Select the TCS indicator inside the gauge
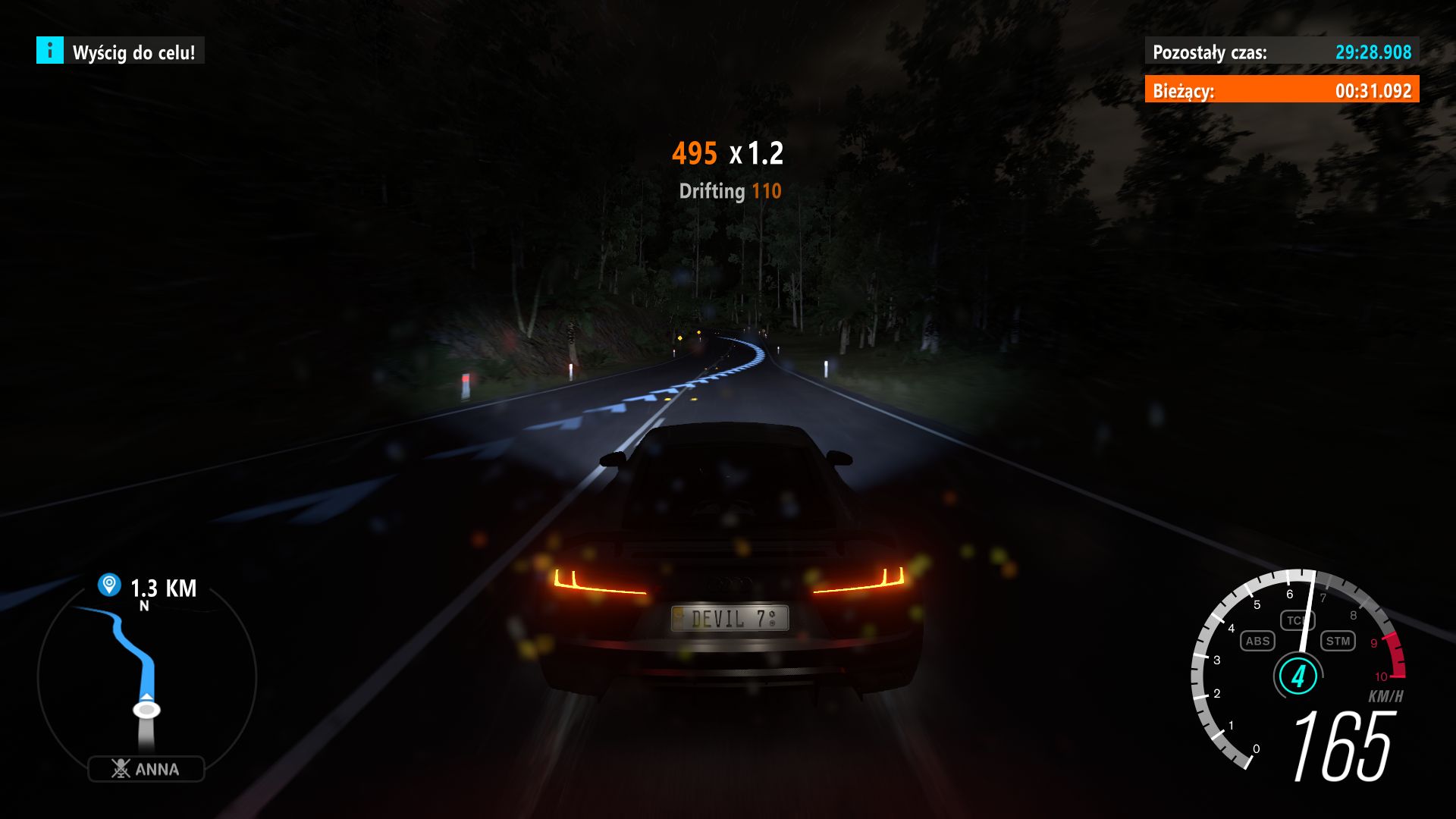1456x819 pixels. [1298, 620]
